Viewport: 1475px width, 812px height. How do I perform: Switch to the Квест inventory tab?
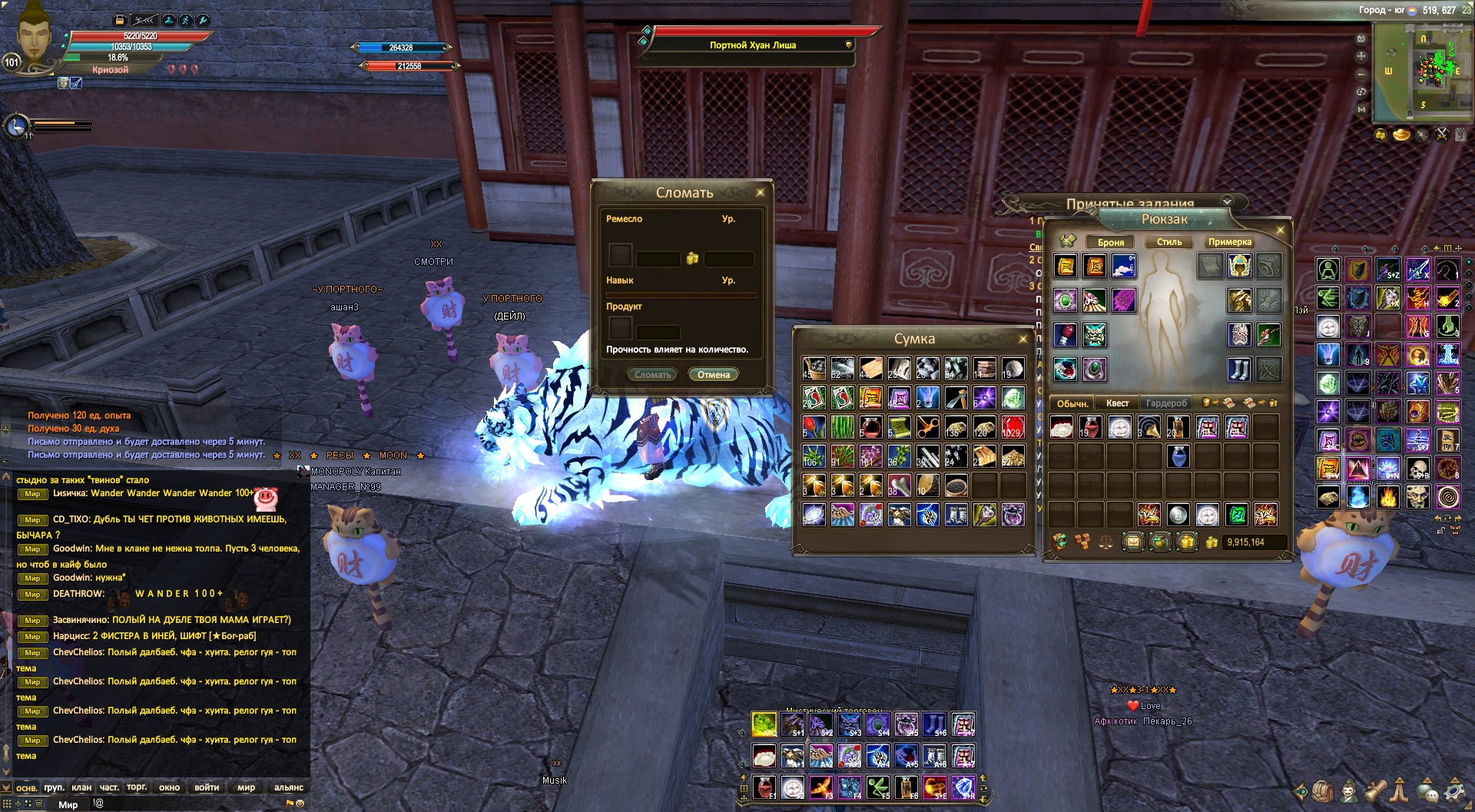click(x=1117, y=403)
